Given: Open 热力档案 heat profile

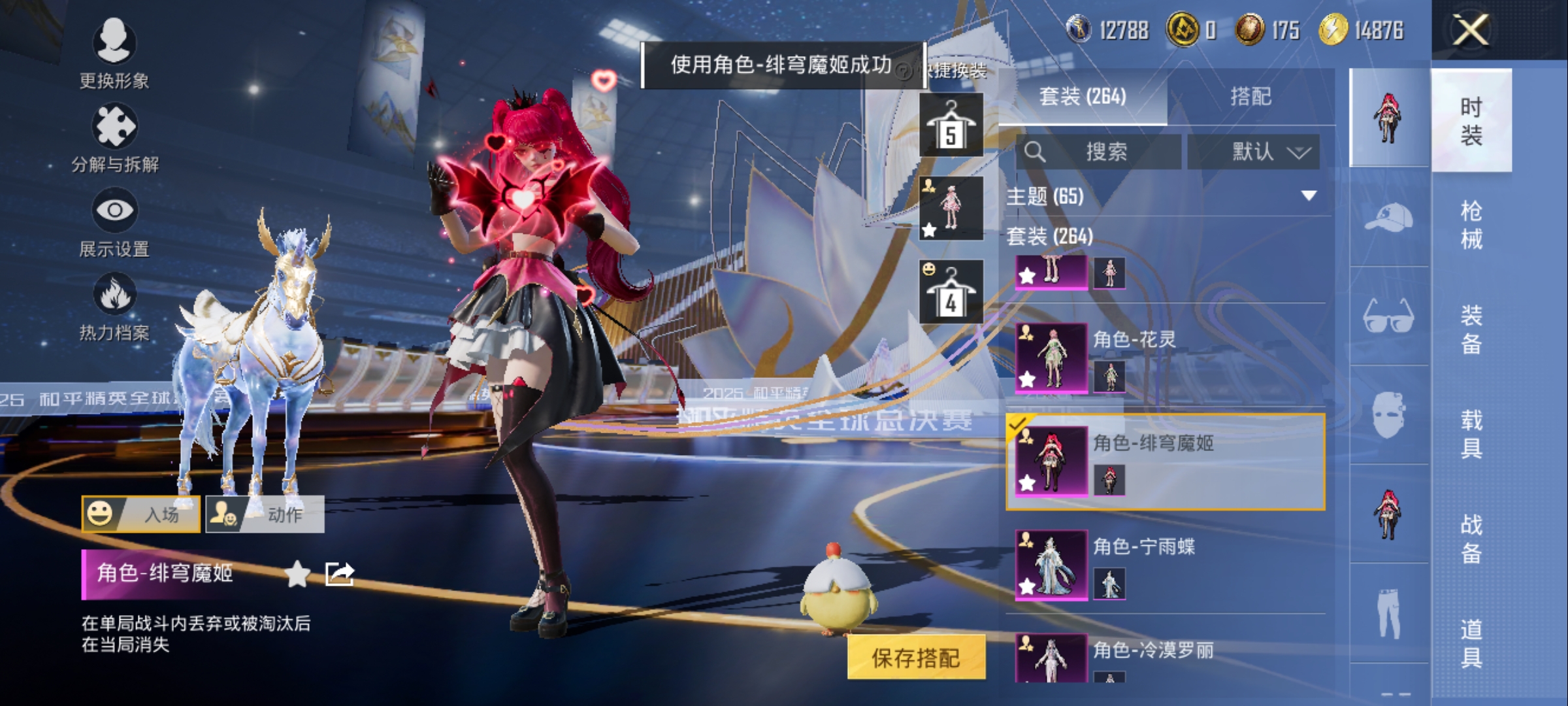Looking at the screenshot, I should point(114,305).
